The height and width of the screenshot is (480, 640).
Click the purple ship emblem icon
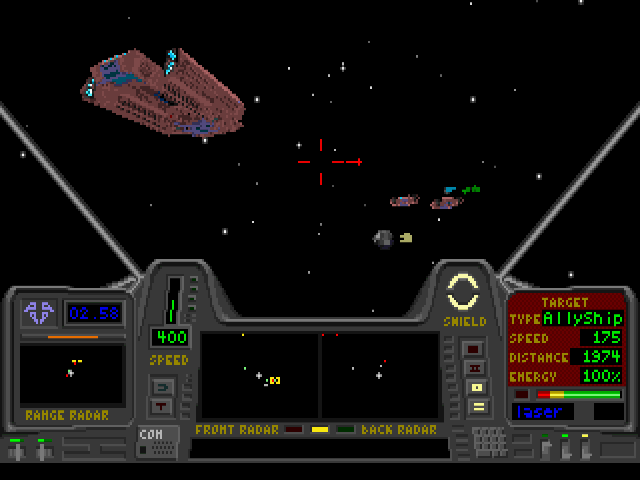pos(40,313)
